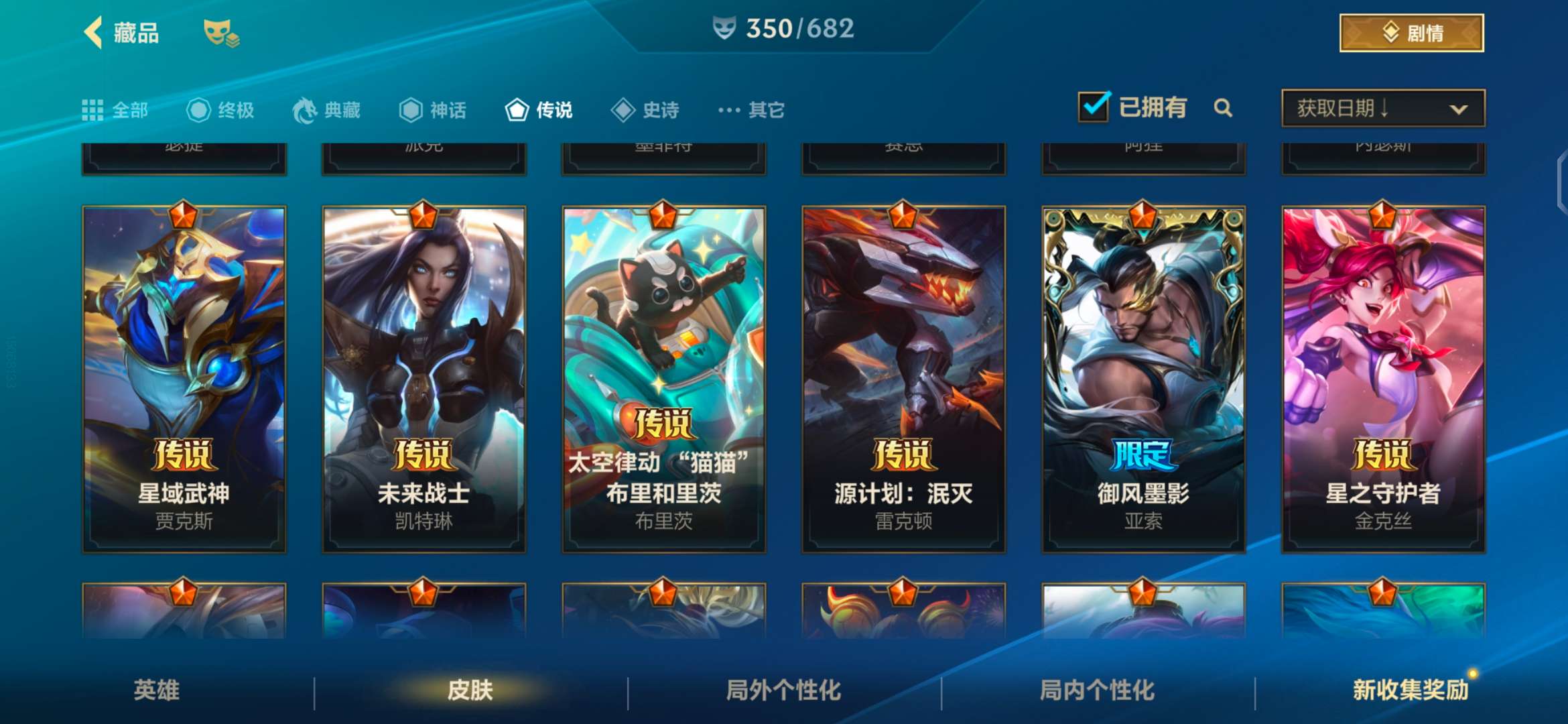Go to the 新收集奖励 tab

click(x=1411, y=690)
